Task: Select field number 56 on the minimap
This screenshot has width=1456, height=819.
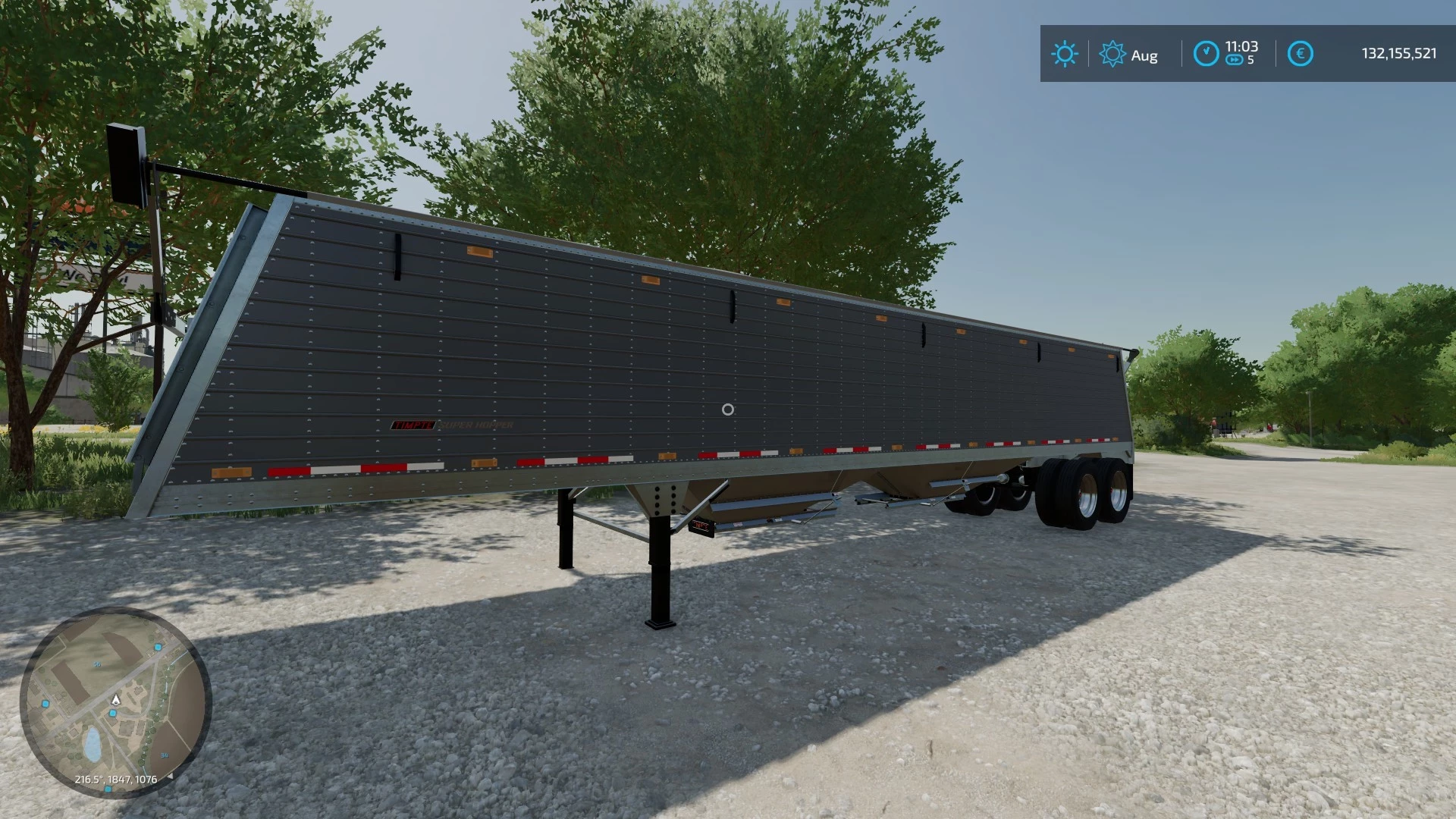Action: [x=97, y=664]
